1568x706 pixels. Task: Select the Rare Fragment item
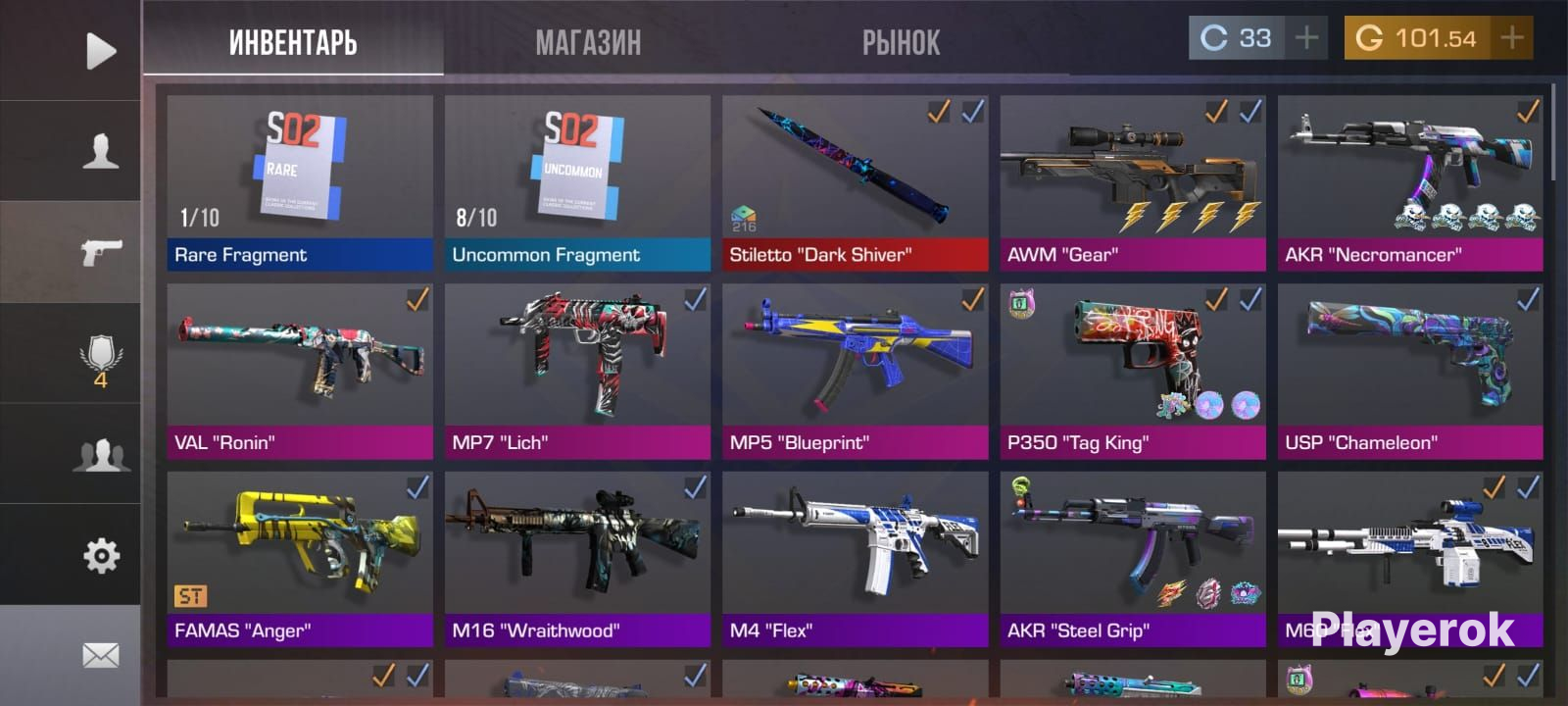[300, 182]
